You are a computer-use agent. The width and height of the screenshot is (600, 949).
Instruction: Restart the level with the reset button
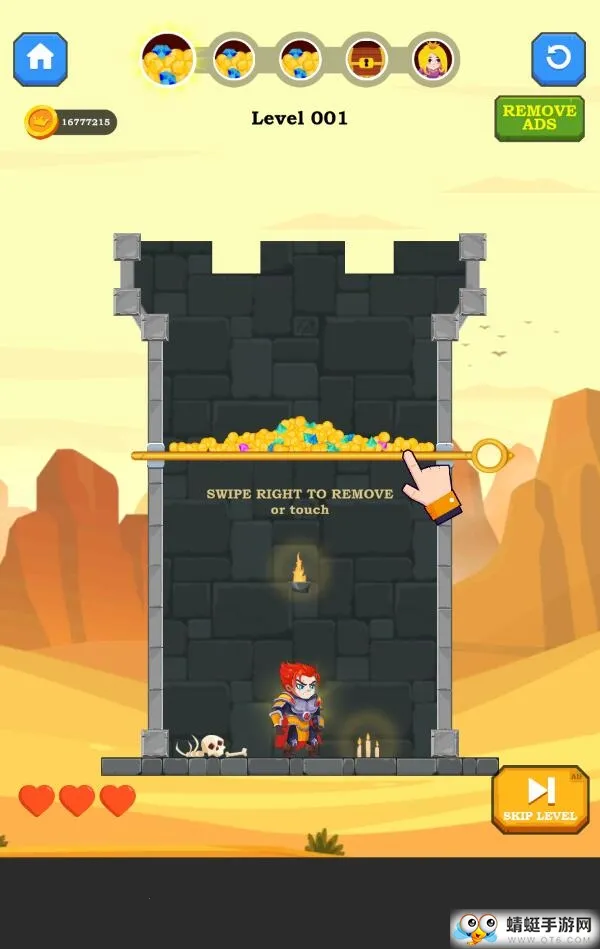click(558, 59)
